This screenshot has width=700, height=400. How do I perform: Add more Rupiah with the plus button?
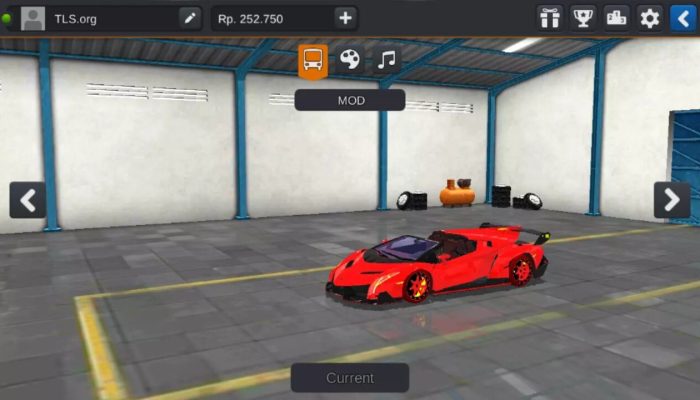pyautogui.click(x=345, y=18)
